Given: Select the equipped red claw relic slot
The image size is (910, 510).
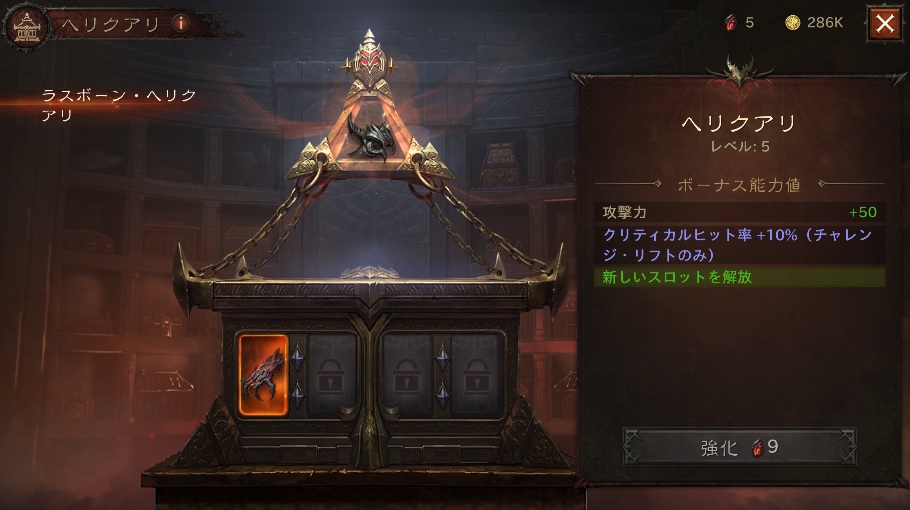Looking at the screenshot, I should 264,375.
